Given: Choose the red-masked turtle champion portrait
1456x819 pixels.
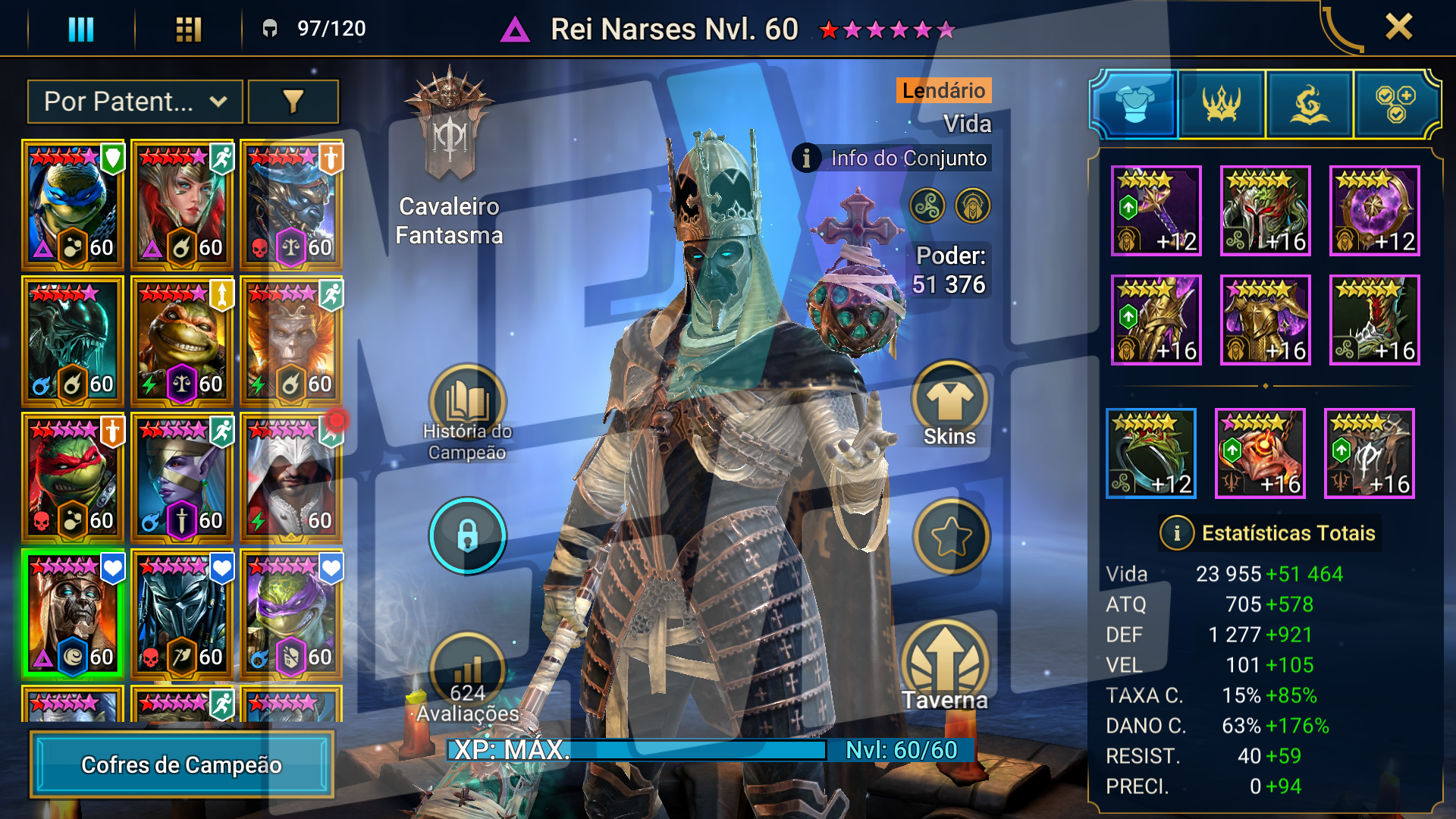Looking at the screenshot, I should pyautogui.click(x=73, y=476).
